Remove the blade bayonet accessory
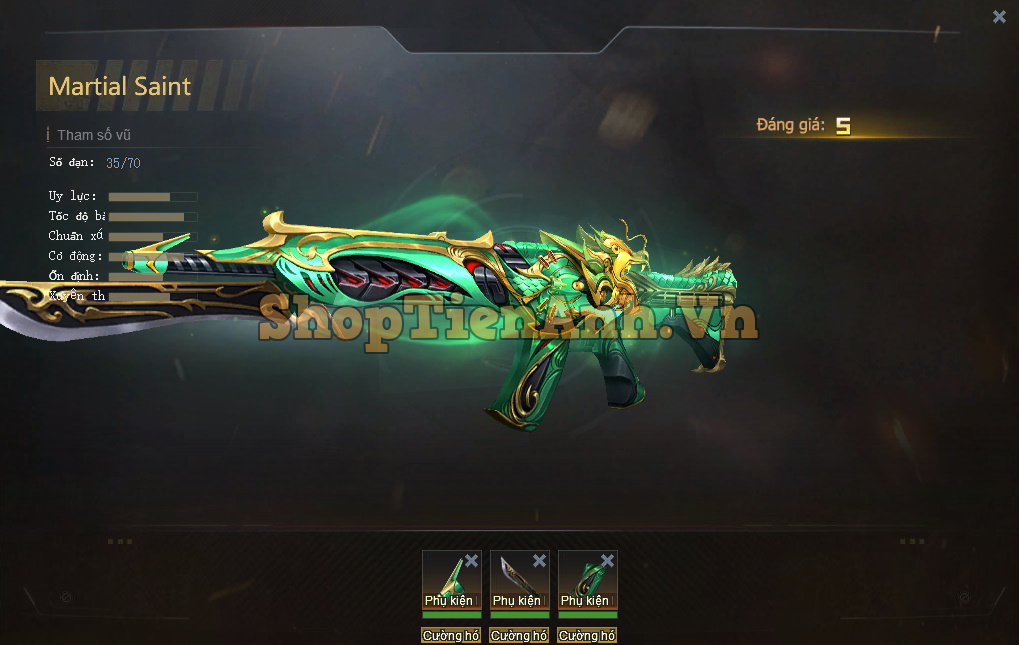Image resolution: width=1019 pixels, height=645 pixels. [540, 561]
